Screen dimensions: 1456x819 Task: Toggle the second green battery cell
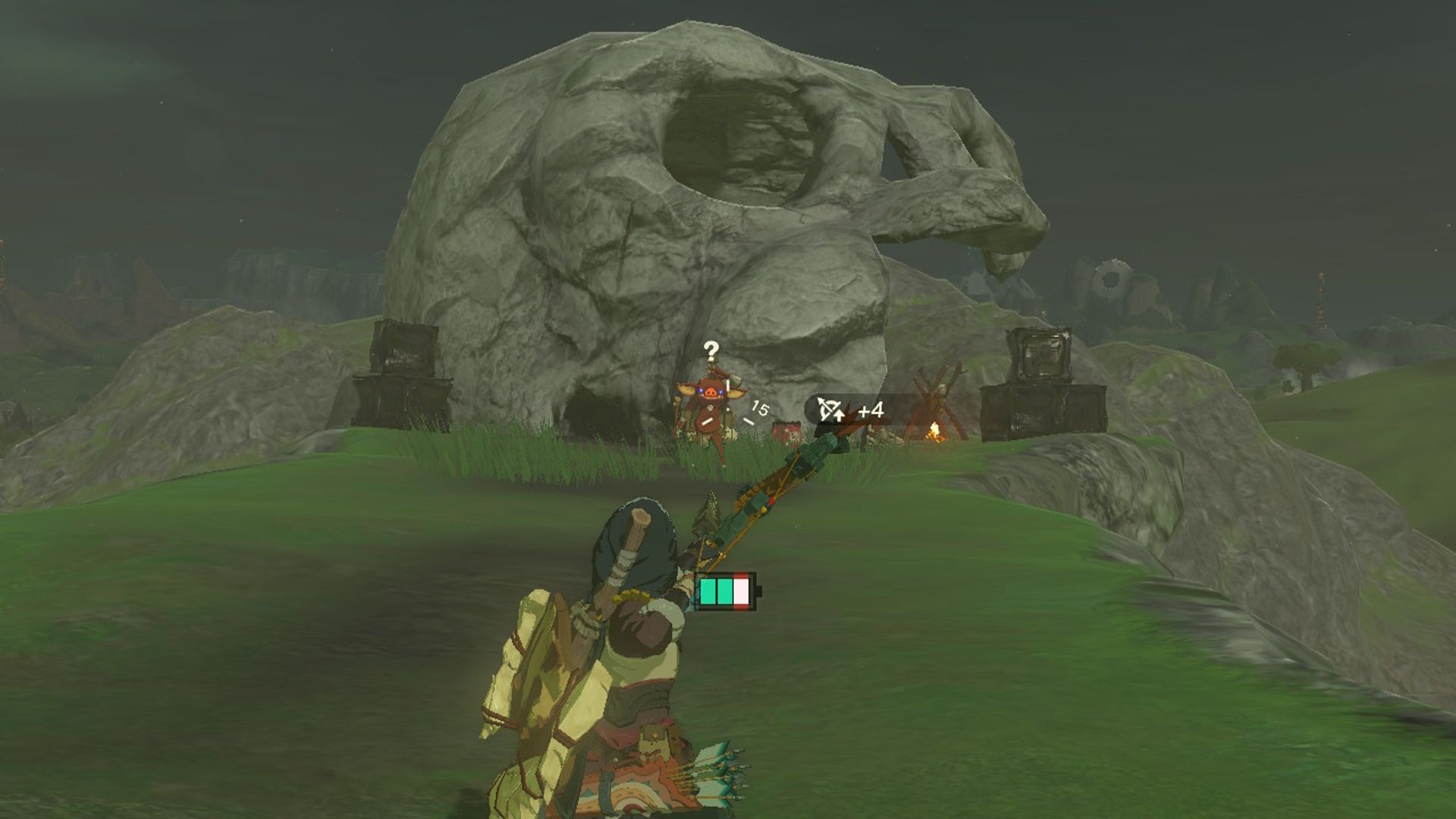point(725,591)
